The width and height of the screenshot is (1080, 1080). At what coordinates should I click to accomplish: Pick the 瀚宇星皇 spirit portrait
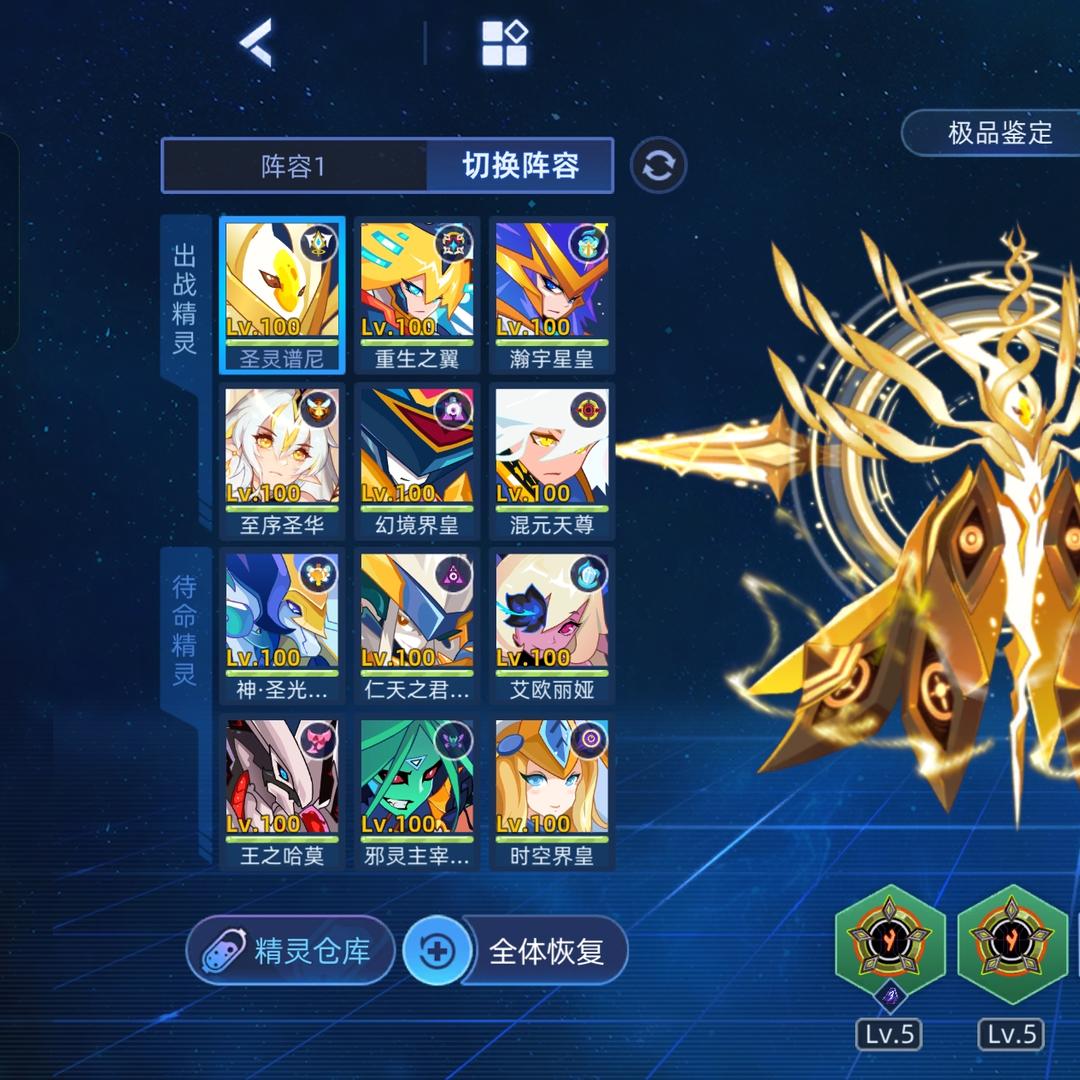click(552, 295)
